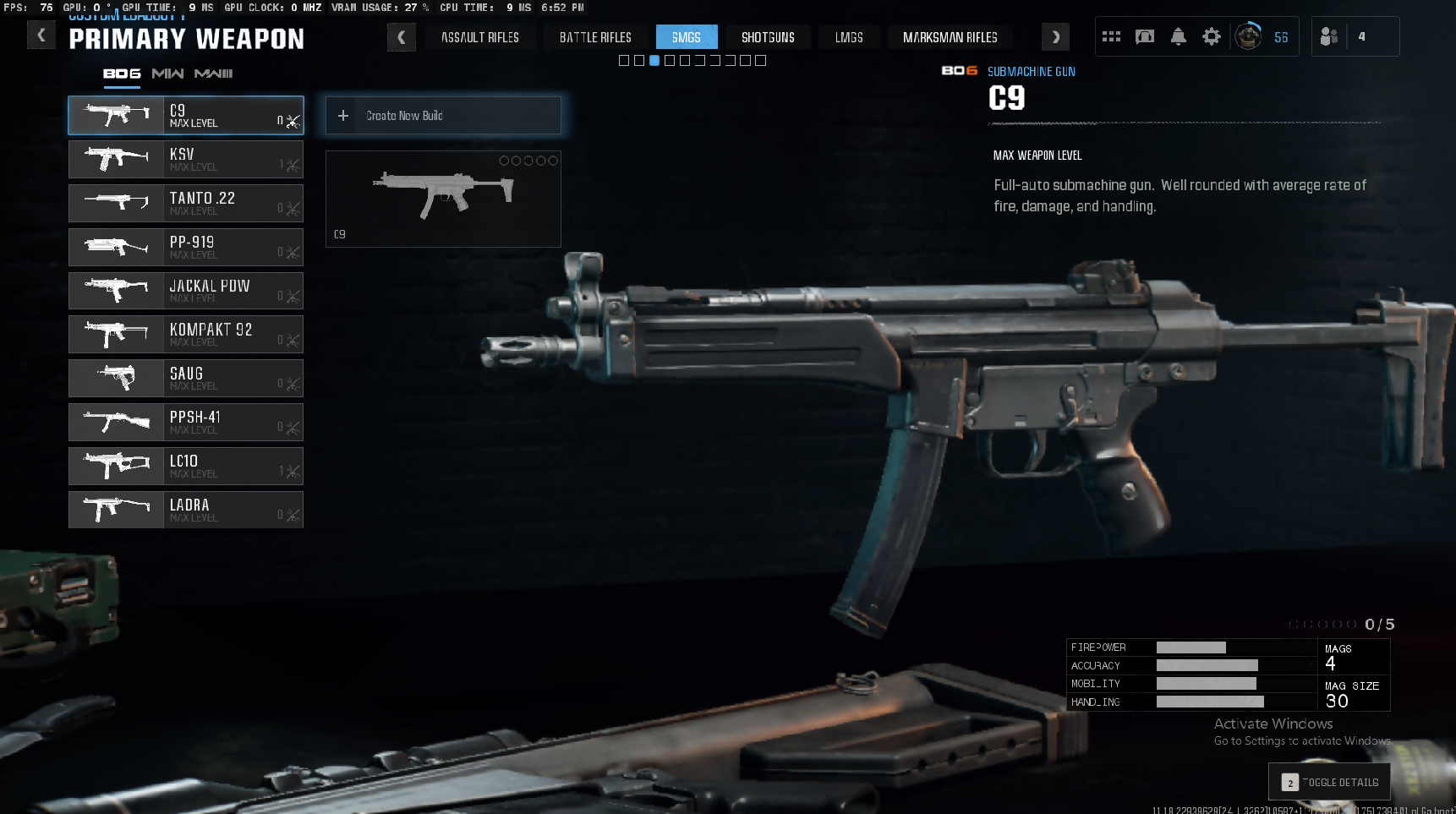Image resolution: width=1456 pixels, height=814 pixels.
Task: Select the MWIII weapons filter
Action: pyautogui.click(x=213, y=74)
